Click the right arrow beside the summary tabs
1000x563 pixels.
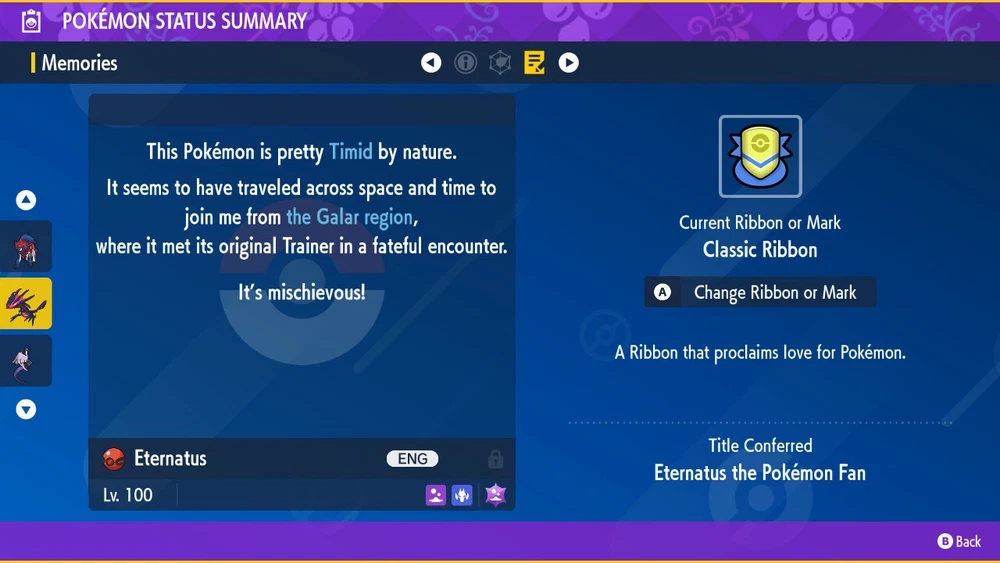click(x=568, y=63)
